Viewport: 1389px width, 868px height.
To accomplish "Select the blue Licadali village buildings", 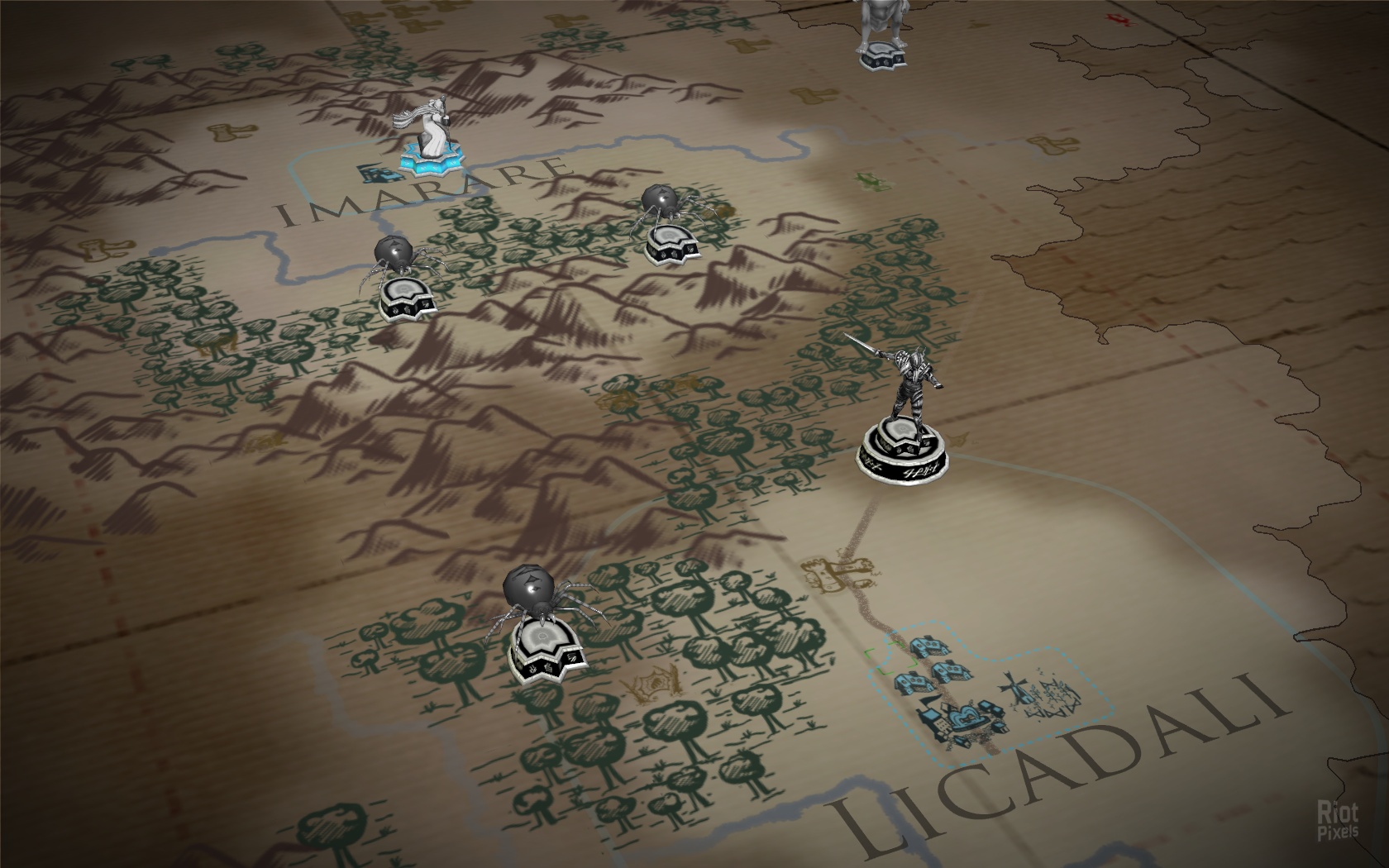I will coord(951,686).
